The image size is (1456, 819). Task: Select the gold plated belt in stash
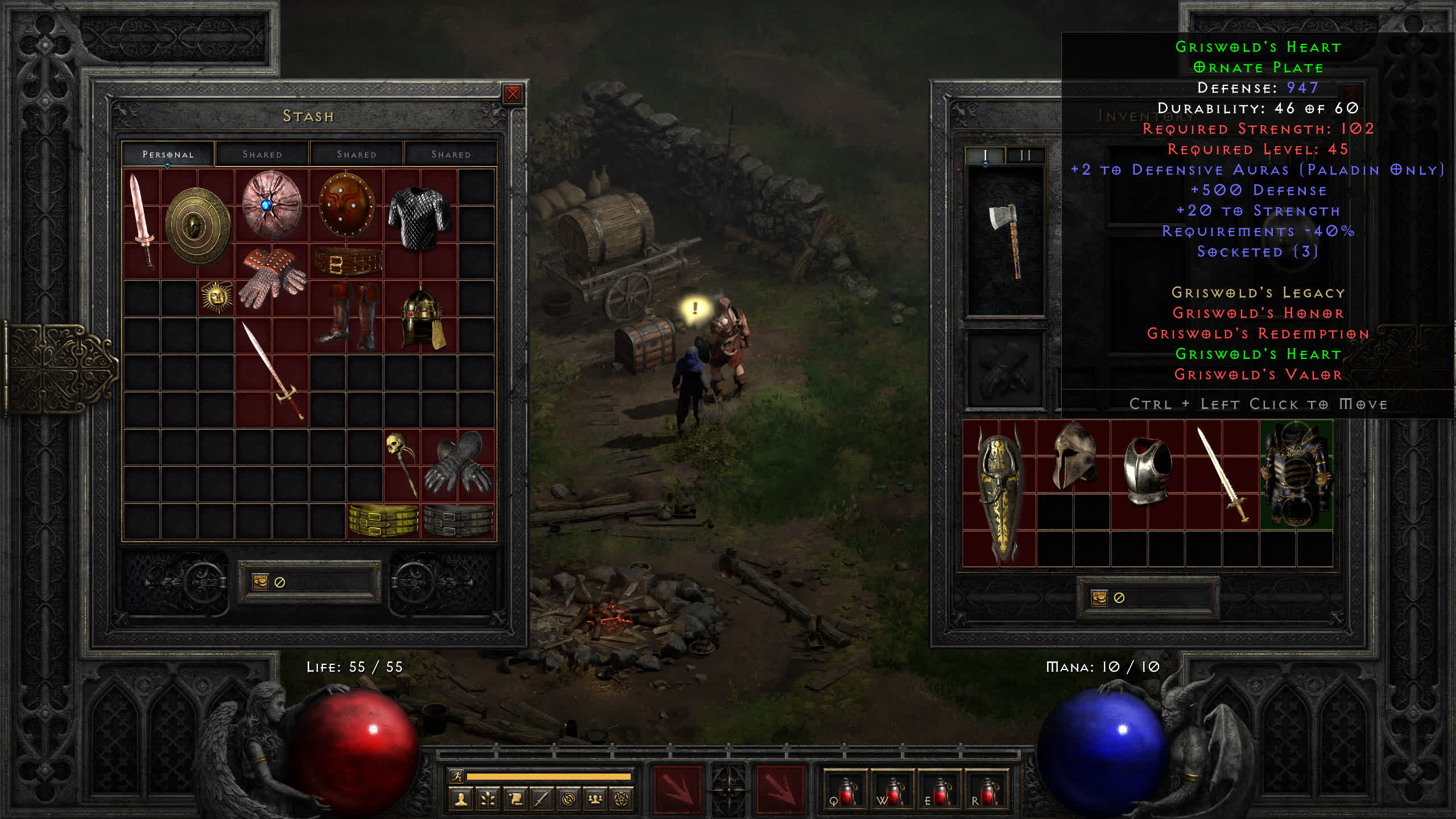click(383, 520)
